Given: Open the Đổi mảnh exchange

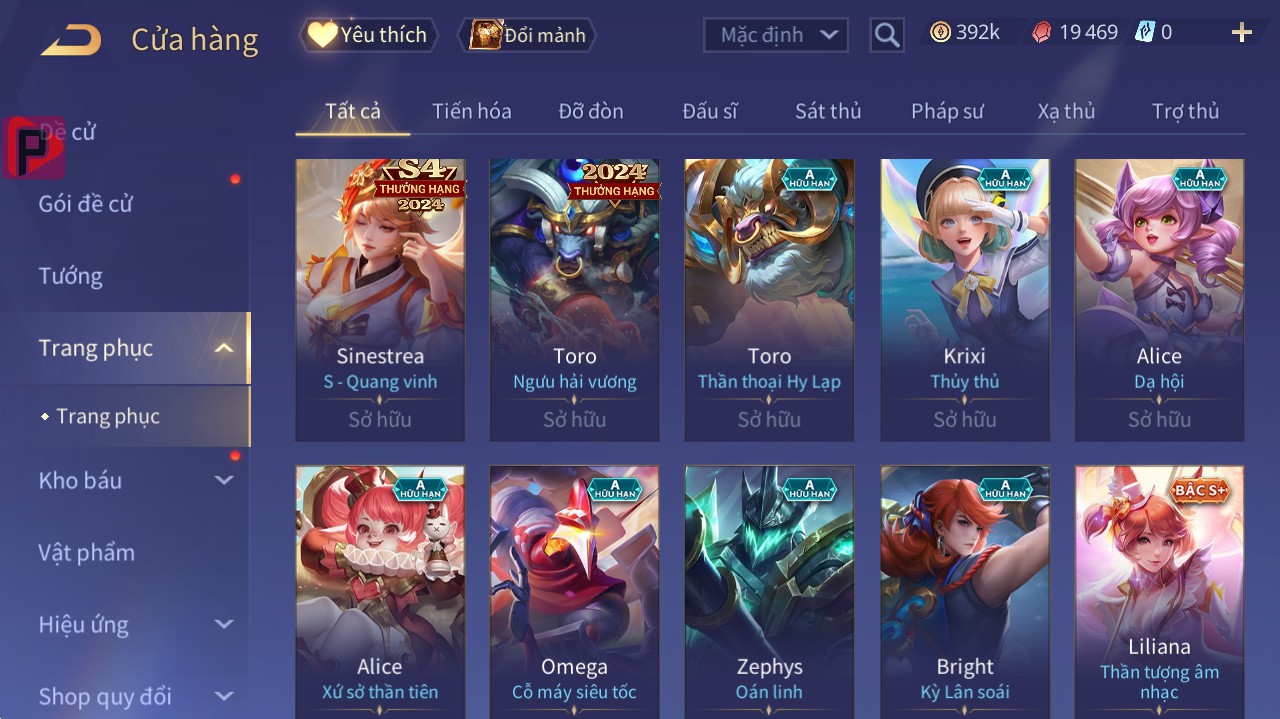Looking at the screenshot, I should click(x=527, y=35).
